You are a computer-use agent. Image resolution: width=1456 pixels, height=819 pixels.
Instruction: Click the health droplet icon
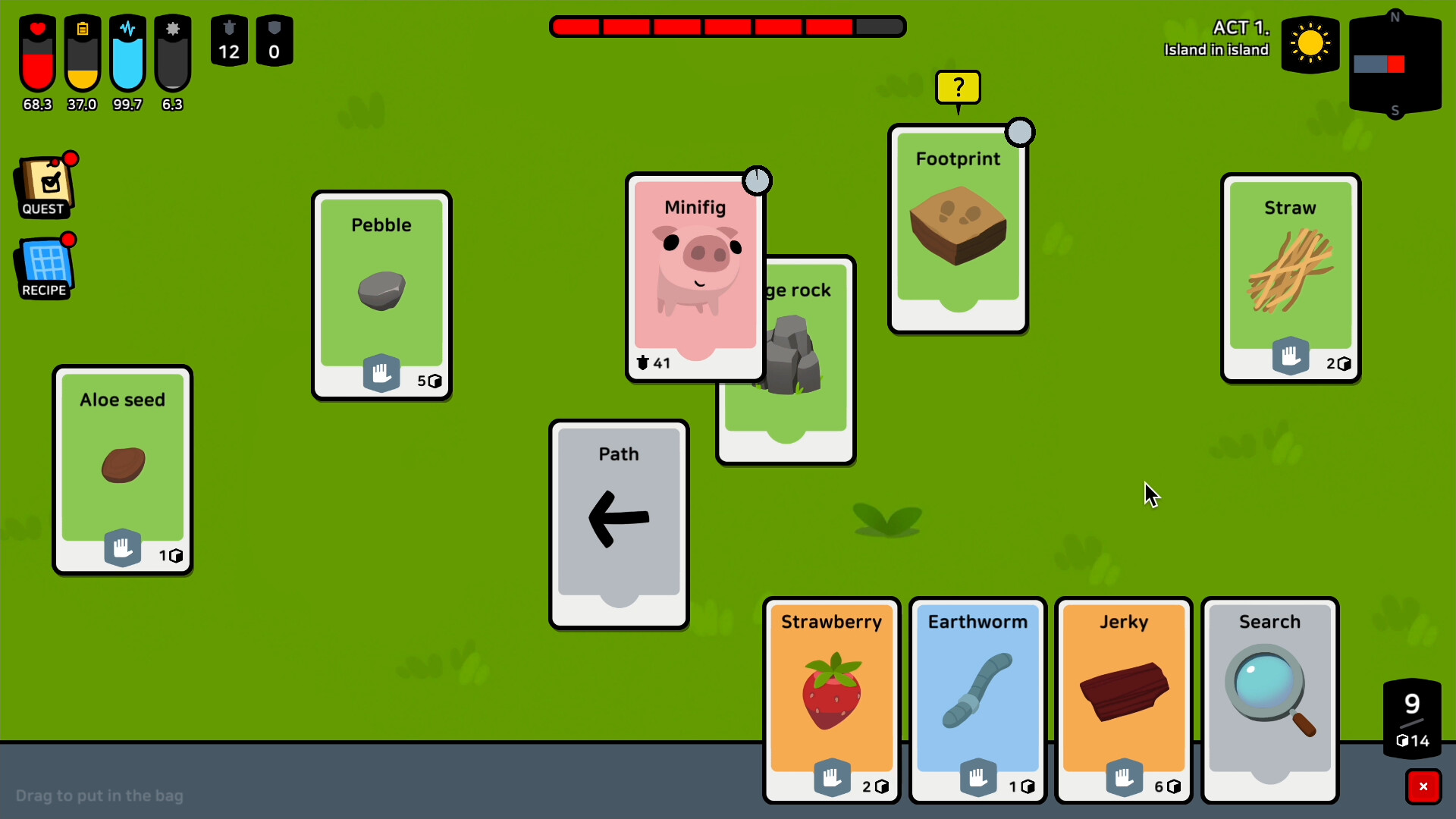[x=36, y=53]
